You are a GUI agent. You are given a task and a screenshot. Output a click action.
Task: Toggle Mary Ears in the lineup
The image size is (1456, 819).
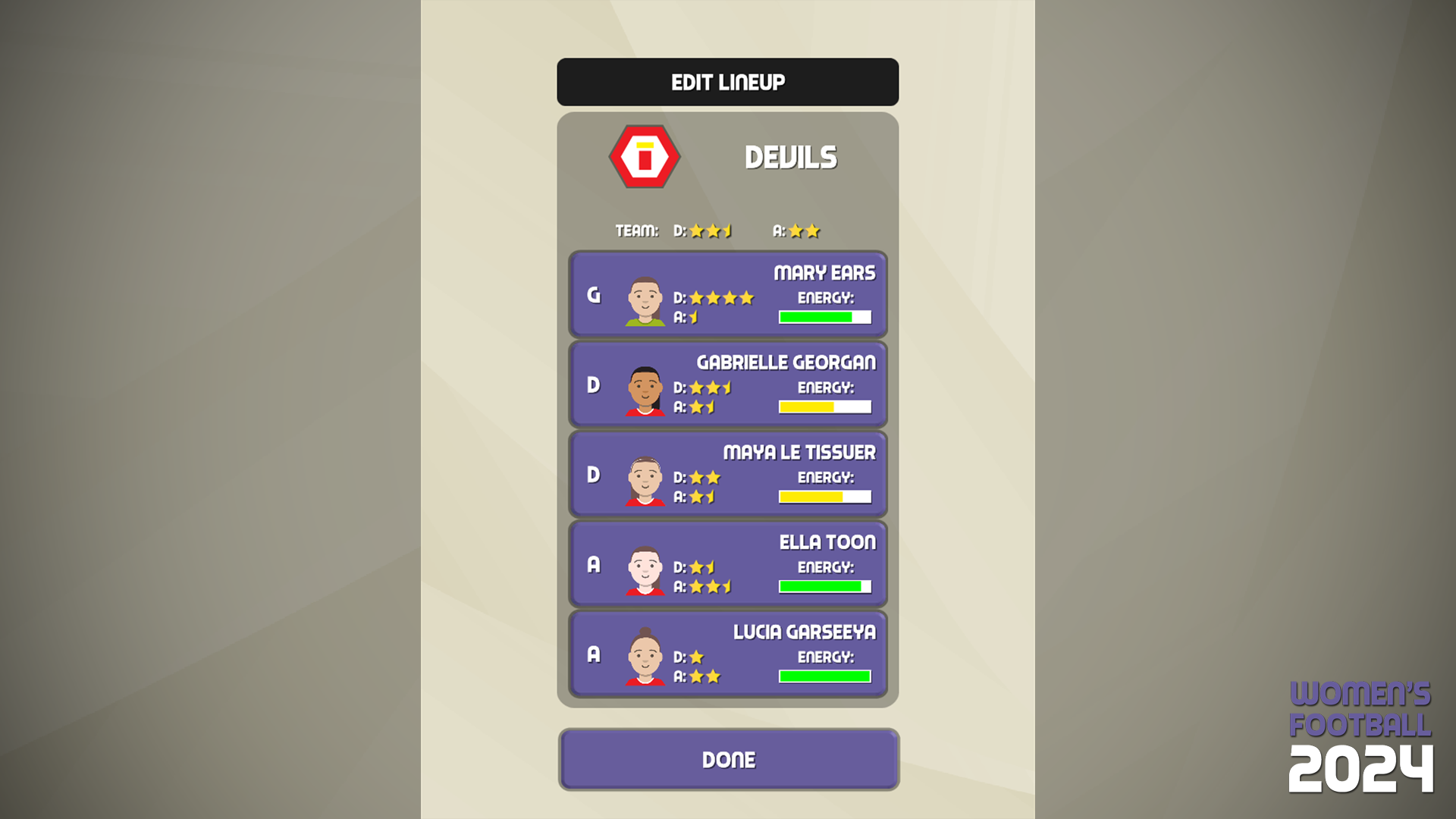(728, 294)
